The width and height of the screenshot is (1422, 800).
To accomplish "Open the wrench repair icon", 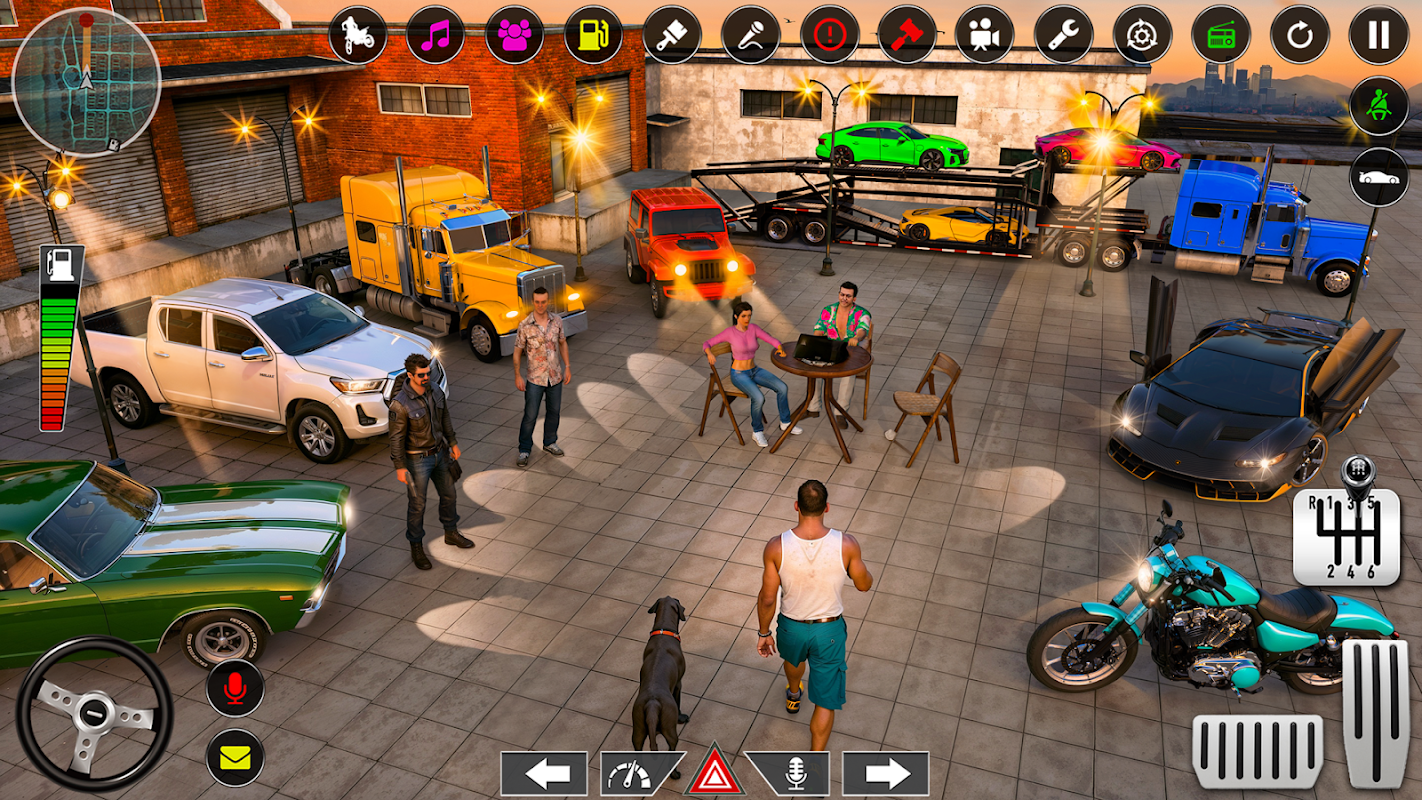I will pyautogui.click(x=1063, y=35).
